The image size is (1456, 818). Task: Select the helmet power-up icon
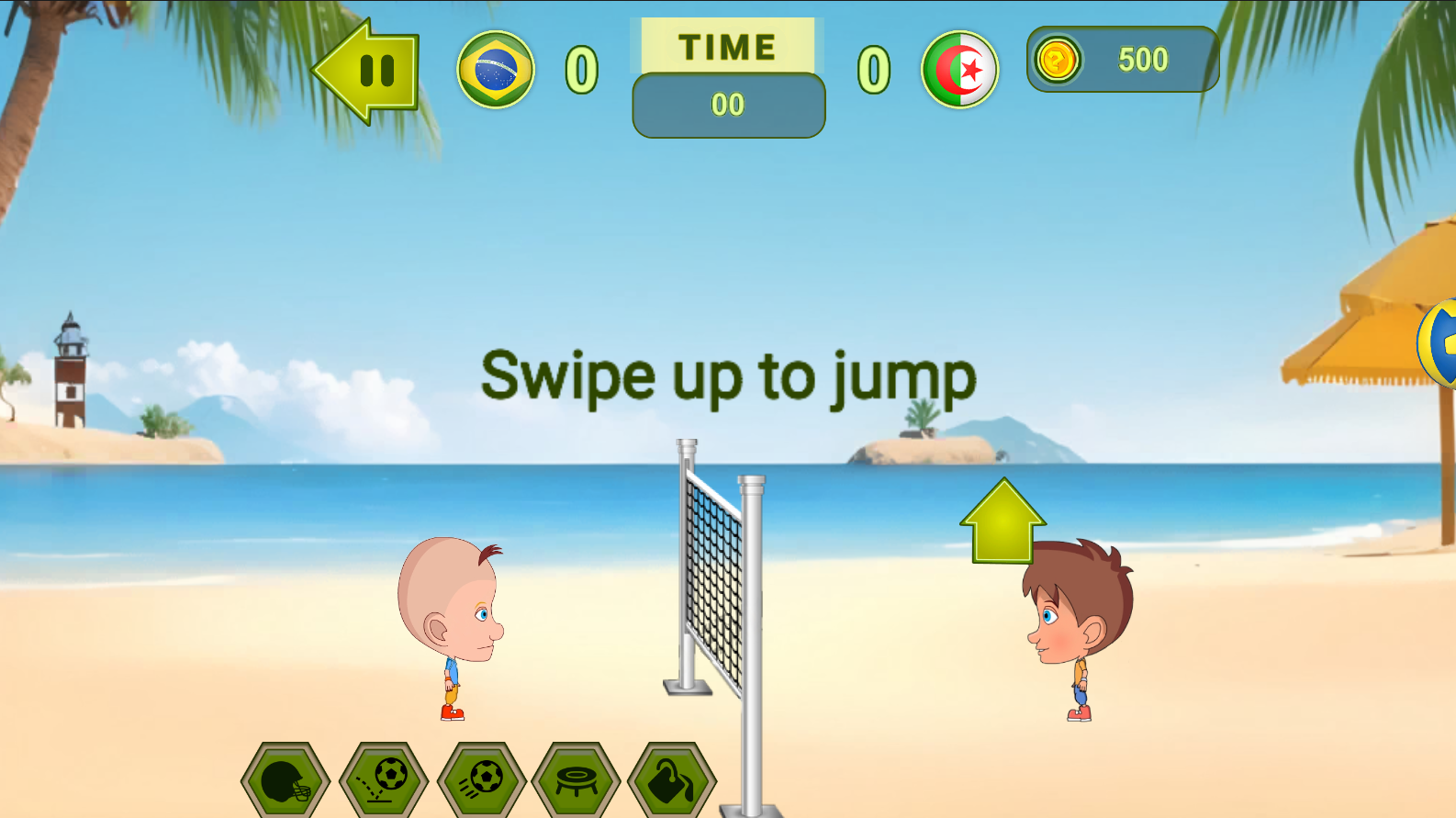coord(285,780)
